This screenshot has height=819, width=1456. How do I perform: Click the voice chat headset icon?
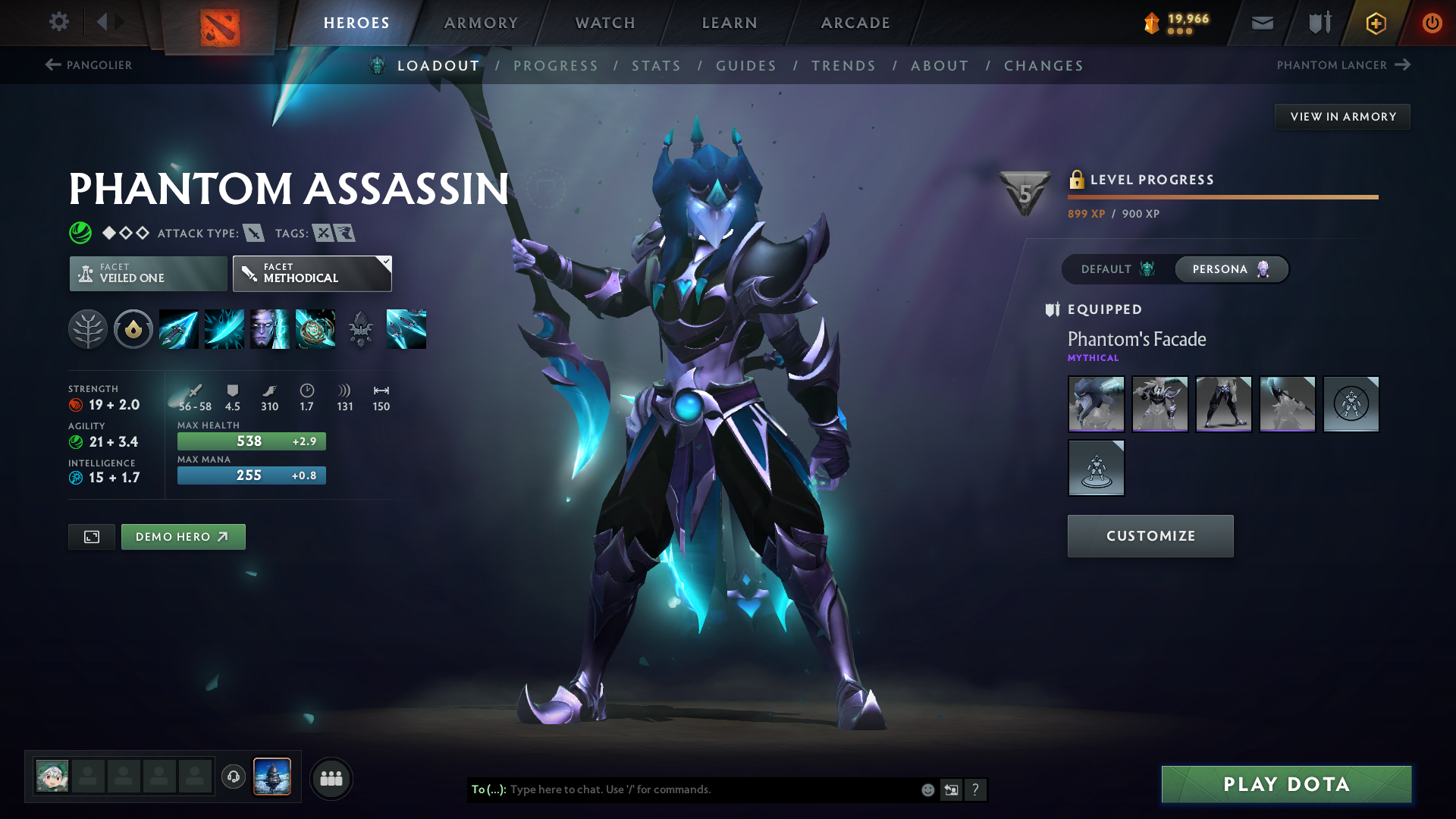233,777
